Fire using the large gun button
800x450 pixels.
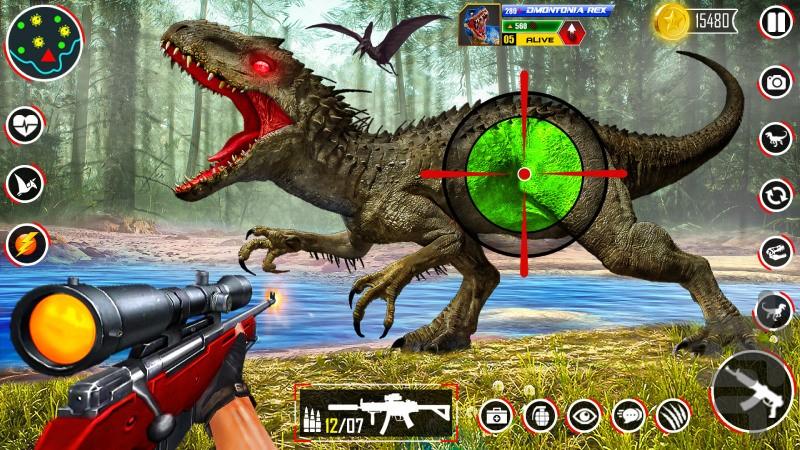coord(751,389)
